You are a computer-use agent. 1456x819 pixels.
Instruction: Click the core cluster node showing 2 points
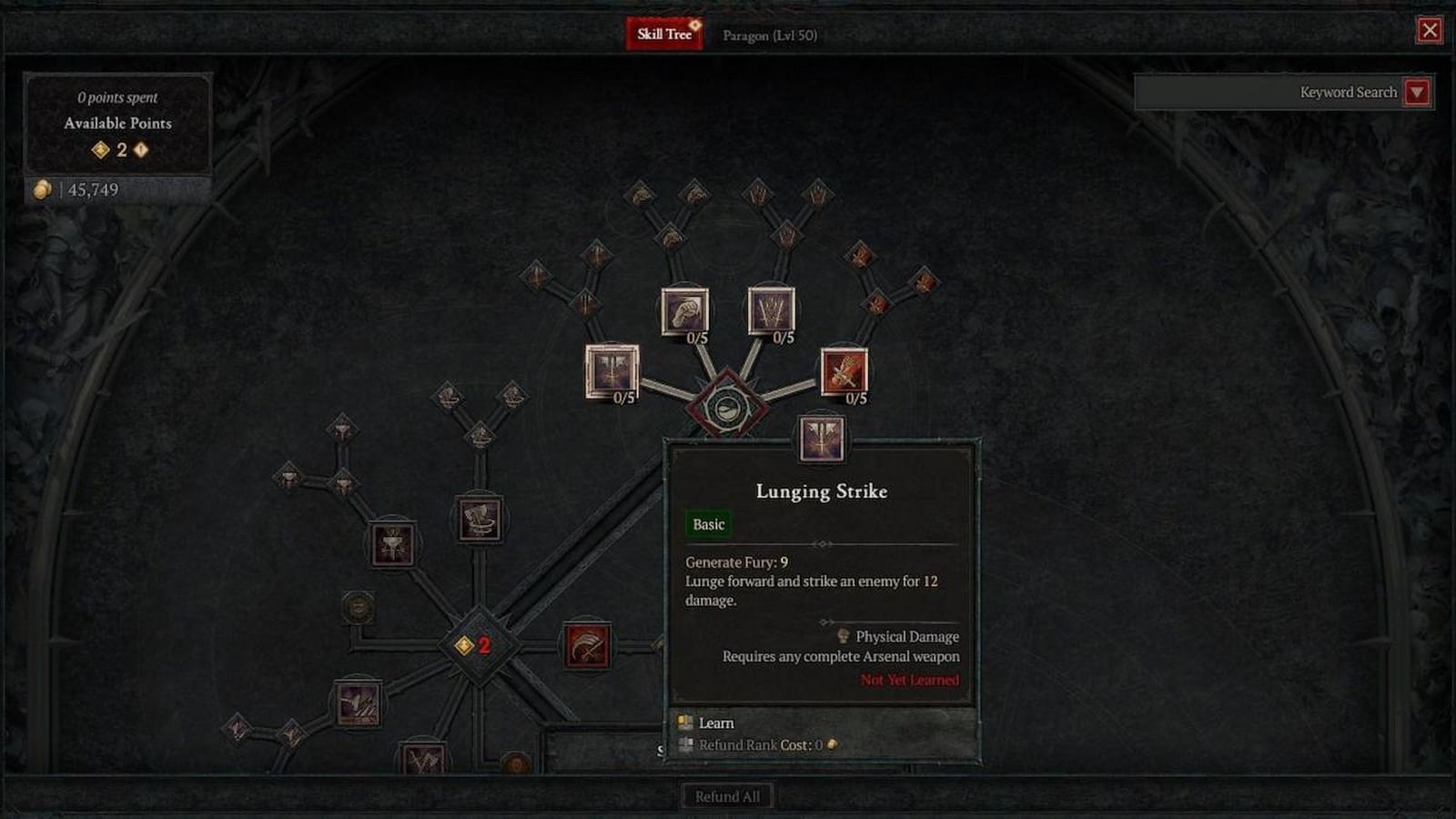[x=477, y=647]
